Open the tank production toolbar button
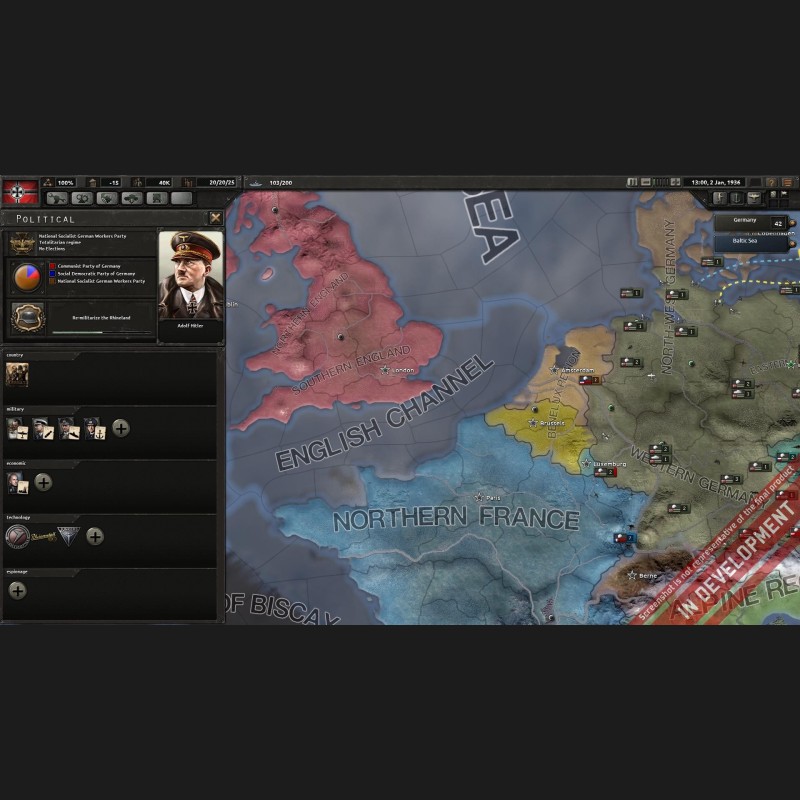This screenshot has width=800, height=800. coord(131,198)
